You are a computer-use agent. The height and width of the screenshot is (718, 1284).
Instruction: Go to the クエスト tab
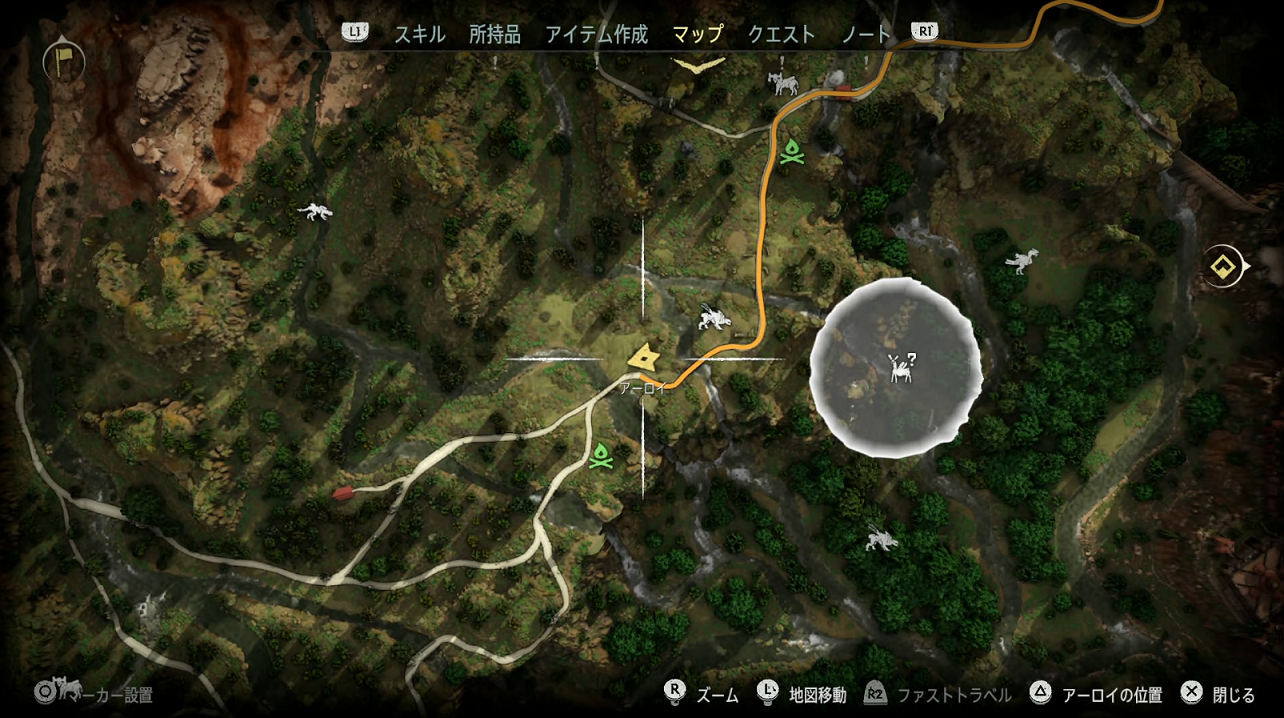tap(781, 34)
